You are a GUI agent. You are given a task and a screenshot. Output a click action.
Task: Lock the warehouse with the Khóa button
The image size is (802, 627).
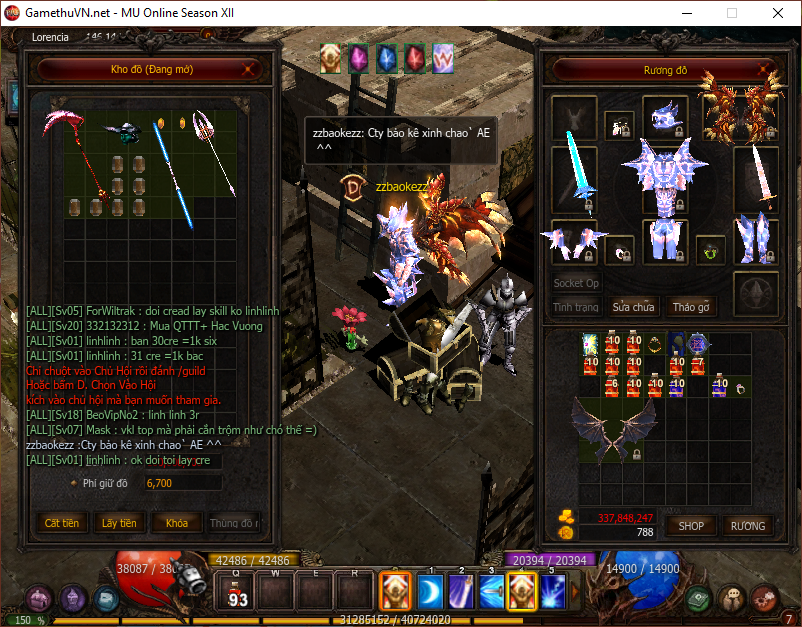(x=176, y=523)
